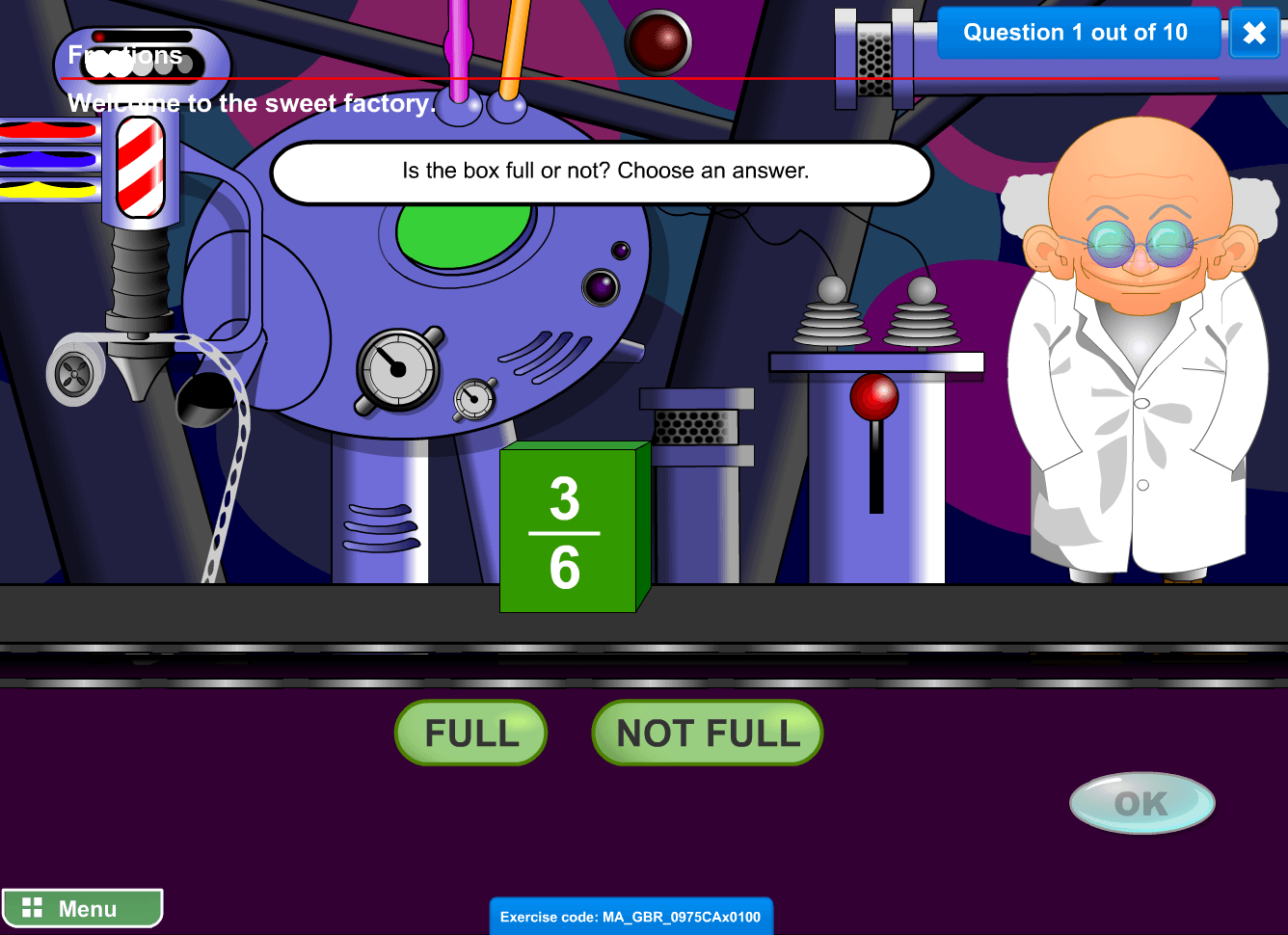1288x935 pixels.
Task: Click the small secondary gauge
Action: (473, 397)
